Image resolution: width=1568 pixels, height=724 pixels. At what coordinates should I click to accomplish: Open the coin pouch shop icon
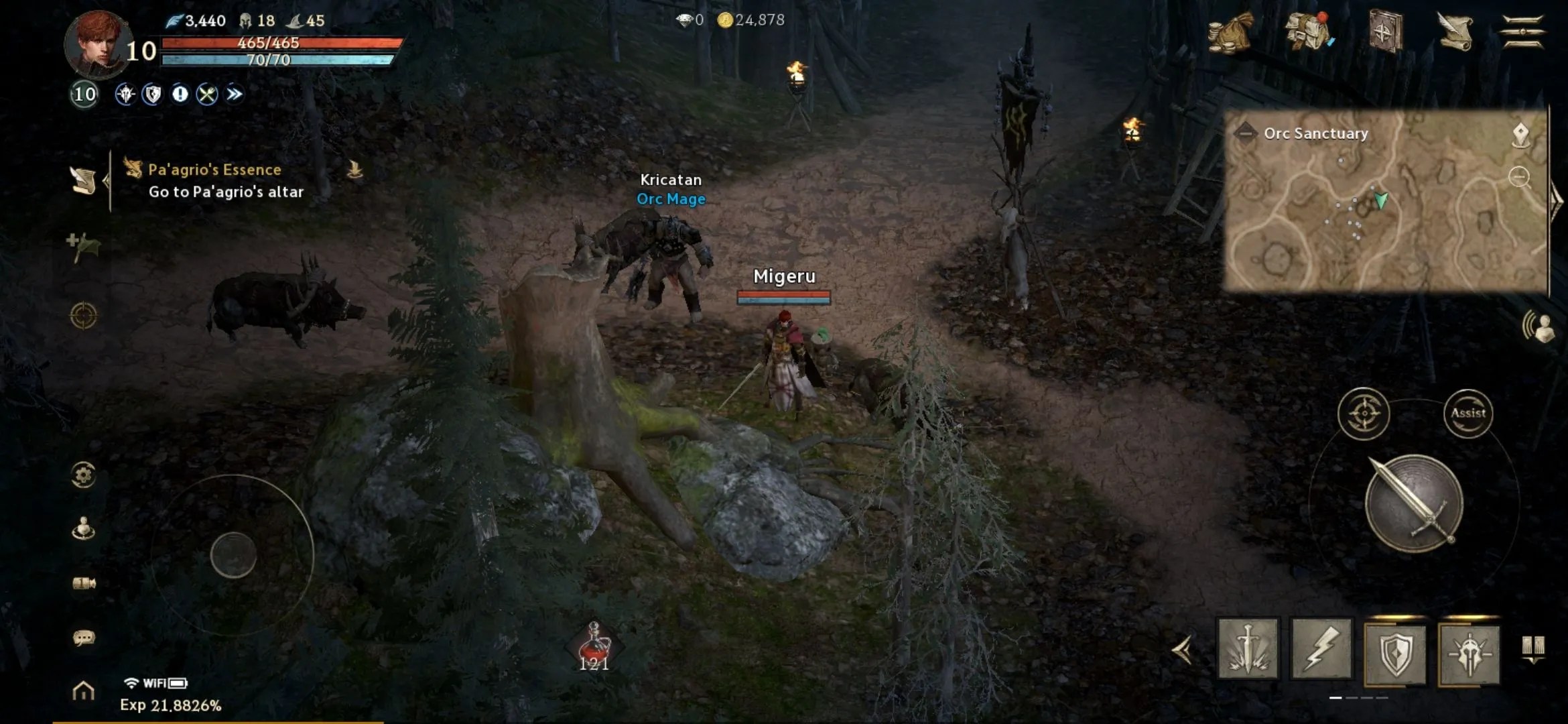(x=1231, y=32)
